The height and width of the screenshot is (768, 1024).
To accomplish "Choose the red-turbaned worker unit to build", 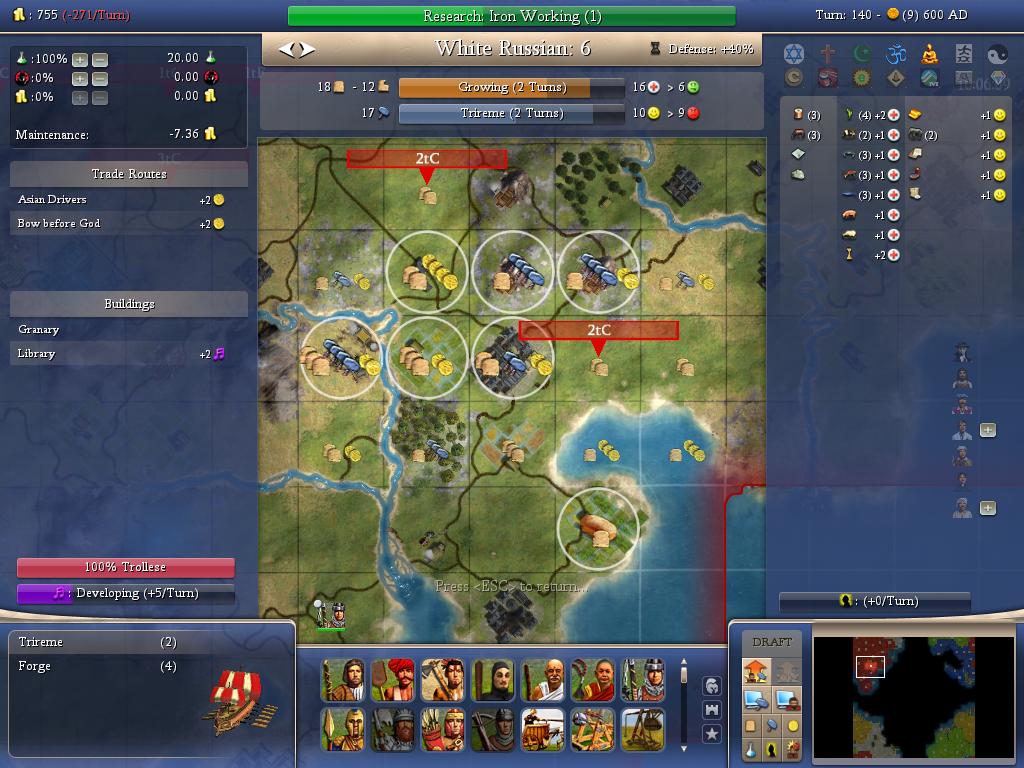I will 394,680.
